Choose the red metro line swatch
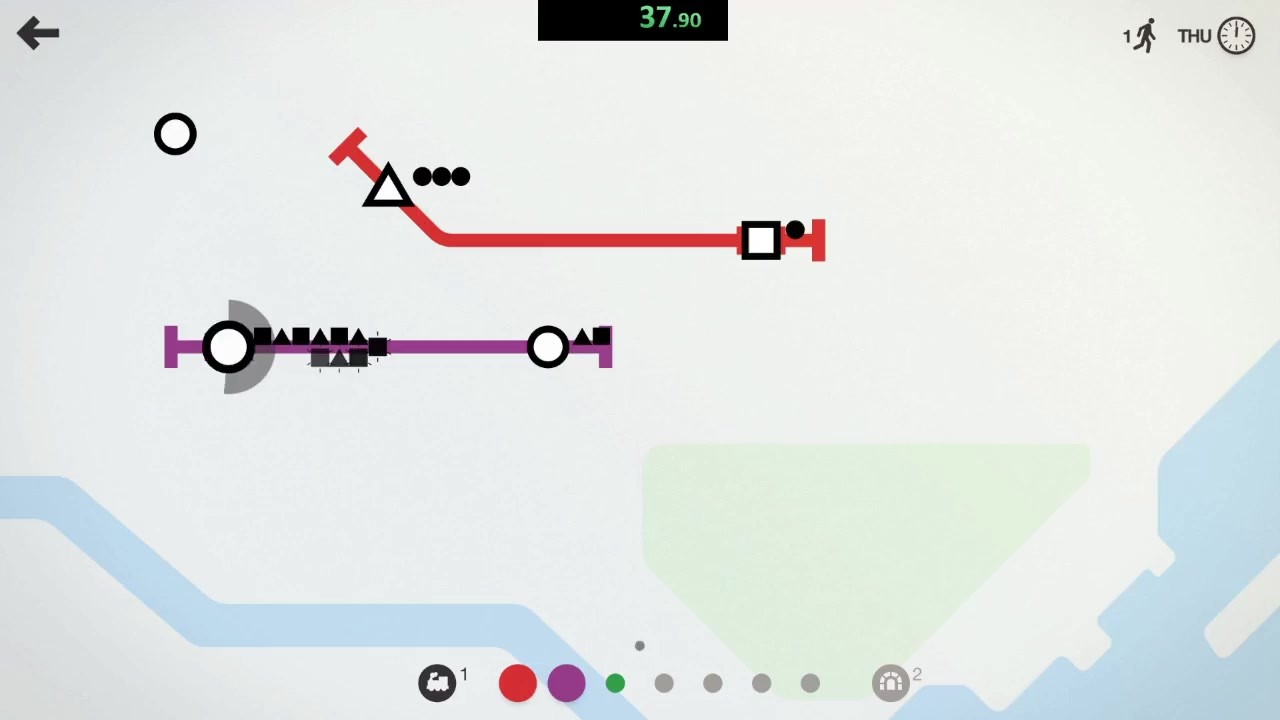The width and height of the screenshot is (1280, 720). coord(517,683)
